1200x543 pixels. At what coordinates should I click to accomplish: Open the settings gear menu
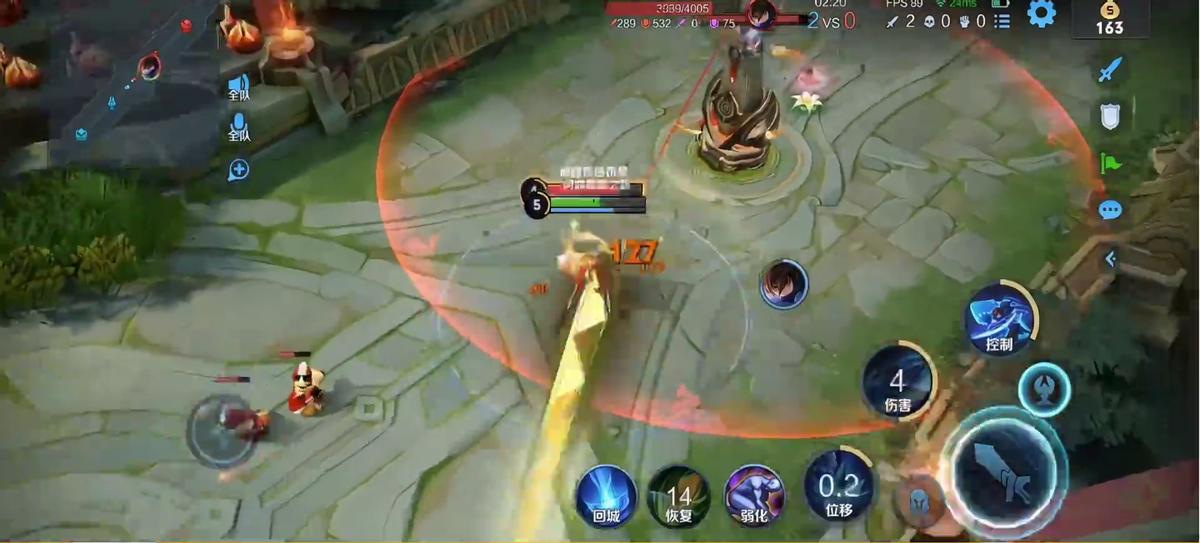[1041, 14]
